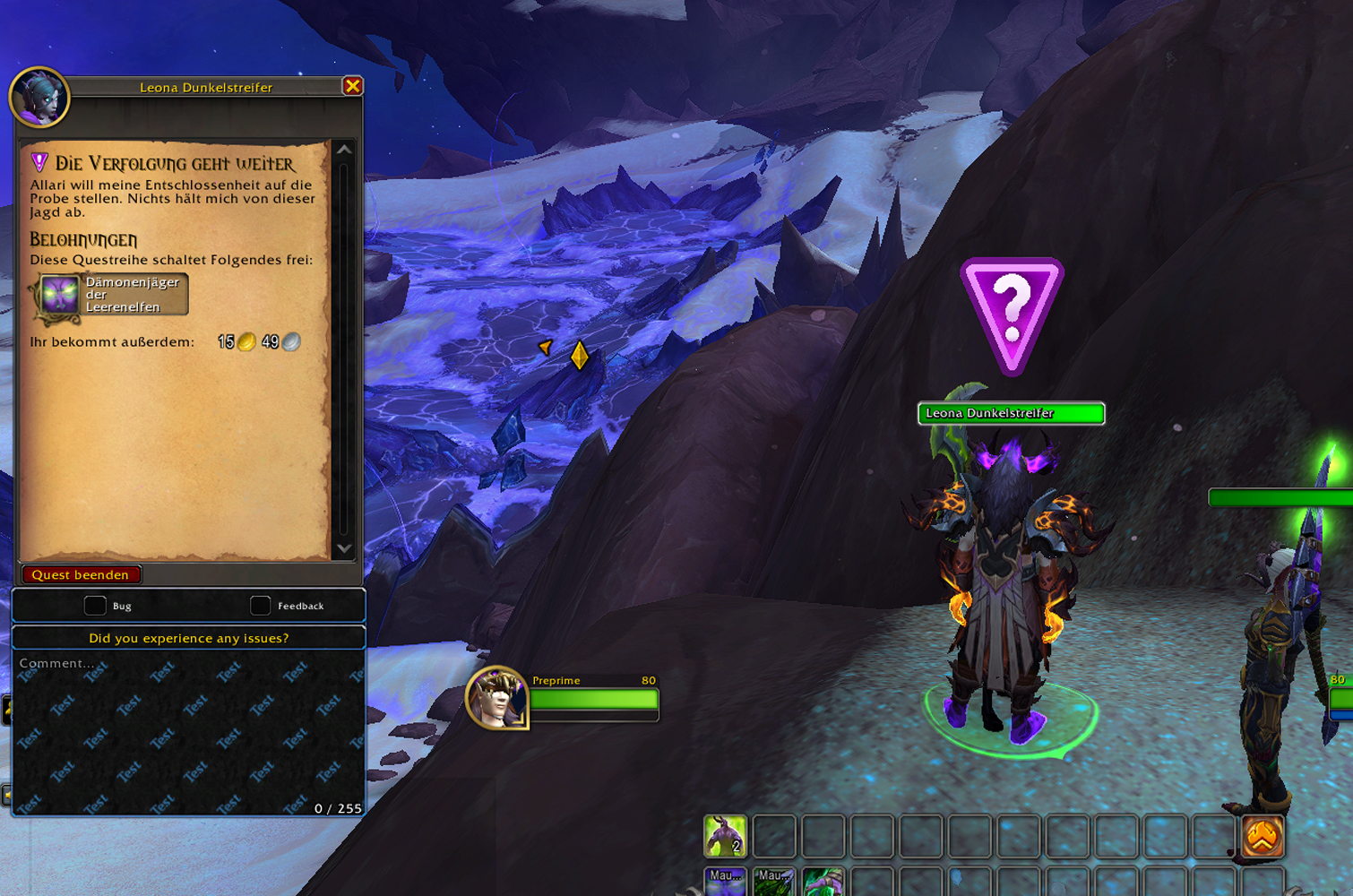Tick the Bug checkbox
The width and height of the screenshot is (1353, 896).
(x=95, y=606)
